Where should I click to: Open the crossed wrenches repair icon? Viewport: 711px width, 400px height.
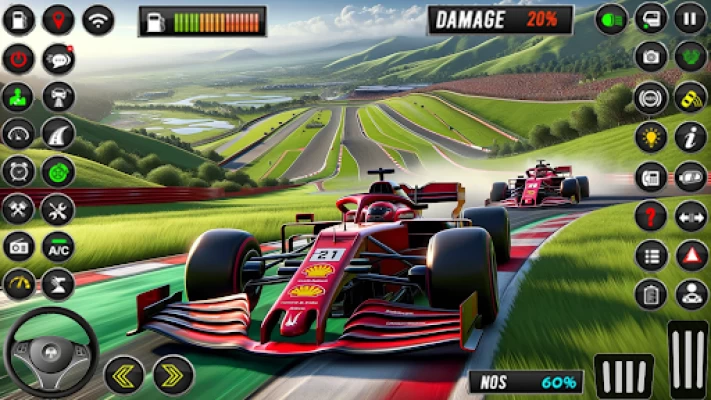[x=58, y=209]
